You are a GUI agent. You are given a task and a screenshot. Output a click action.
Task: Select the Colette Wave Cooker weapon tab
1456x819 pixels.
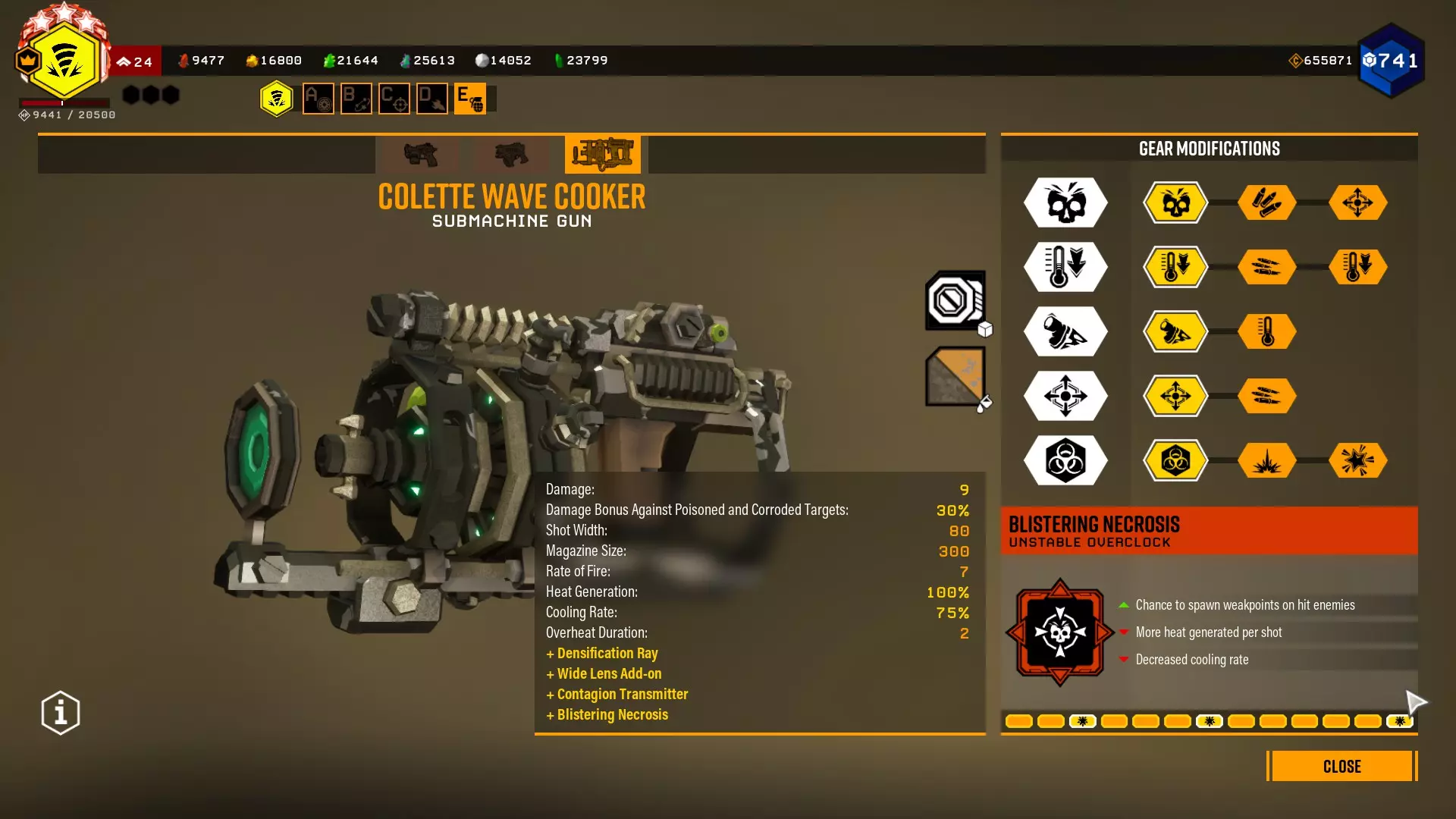[x=603, y=154]
